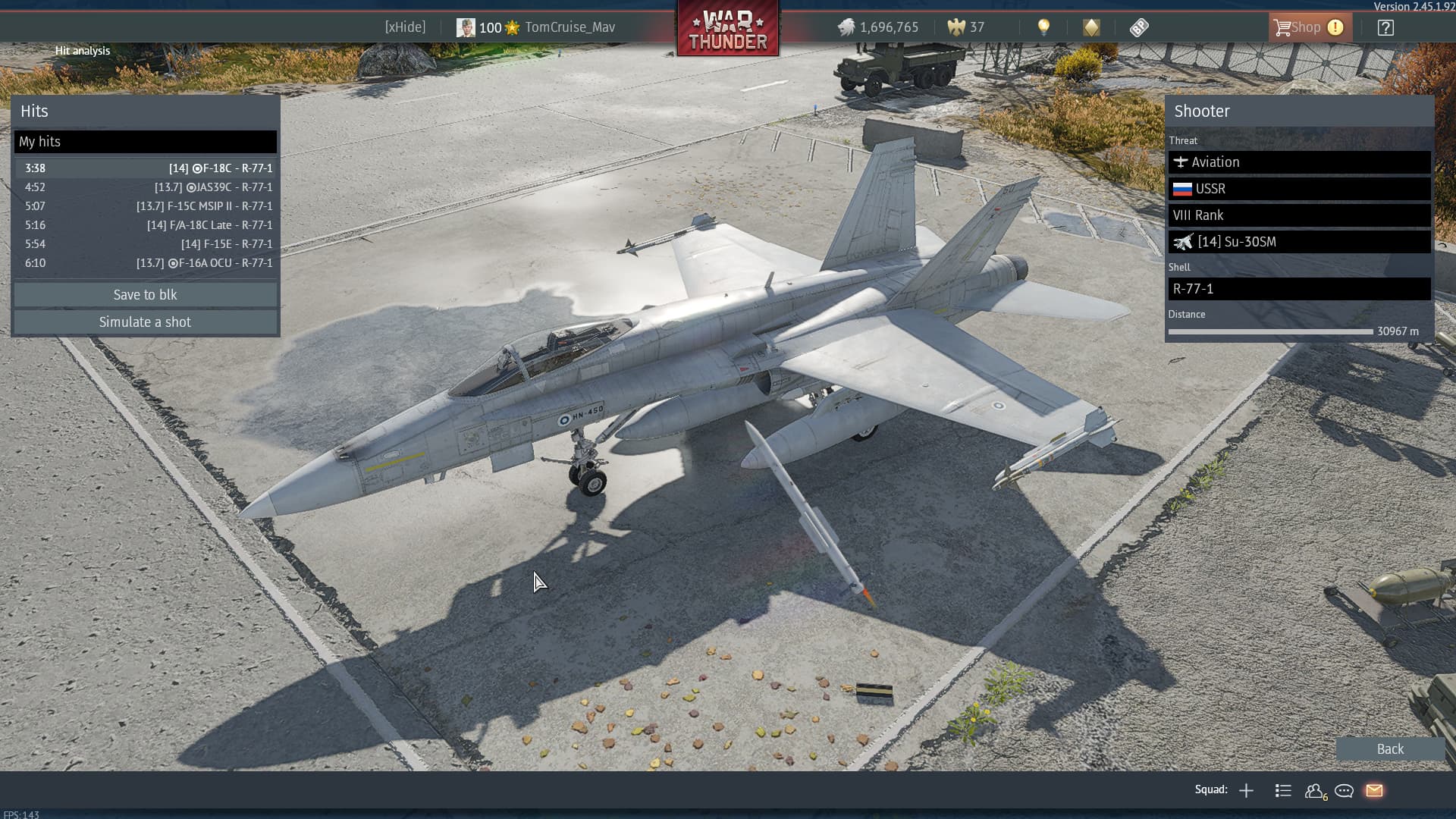Open the Aviation threat dropdown
Viewport: 1456px width, 819px height.
tap(1299, 162)
